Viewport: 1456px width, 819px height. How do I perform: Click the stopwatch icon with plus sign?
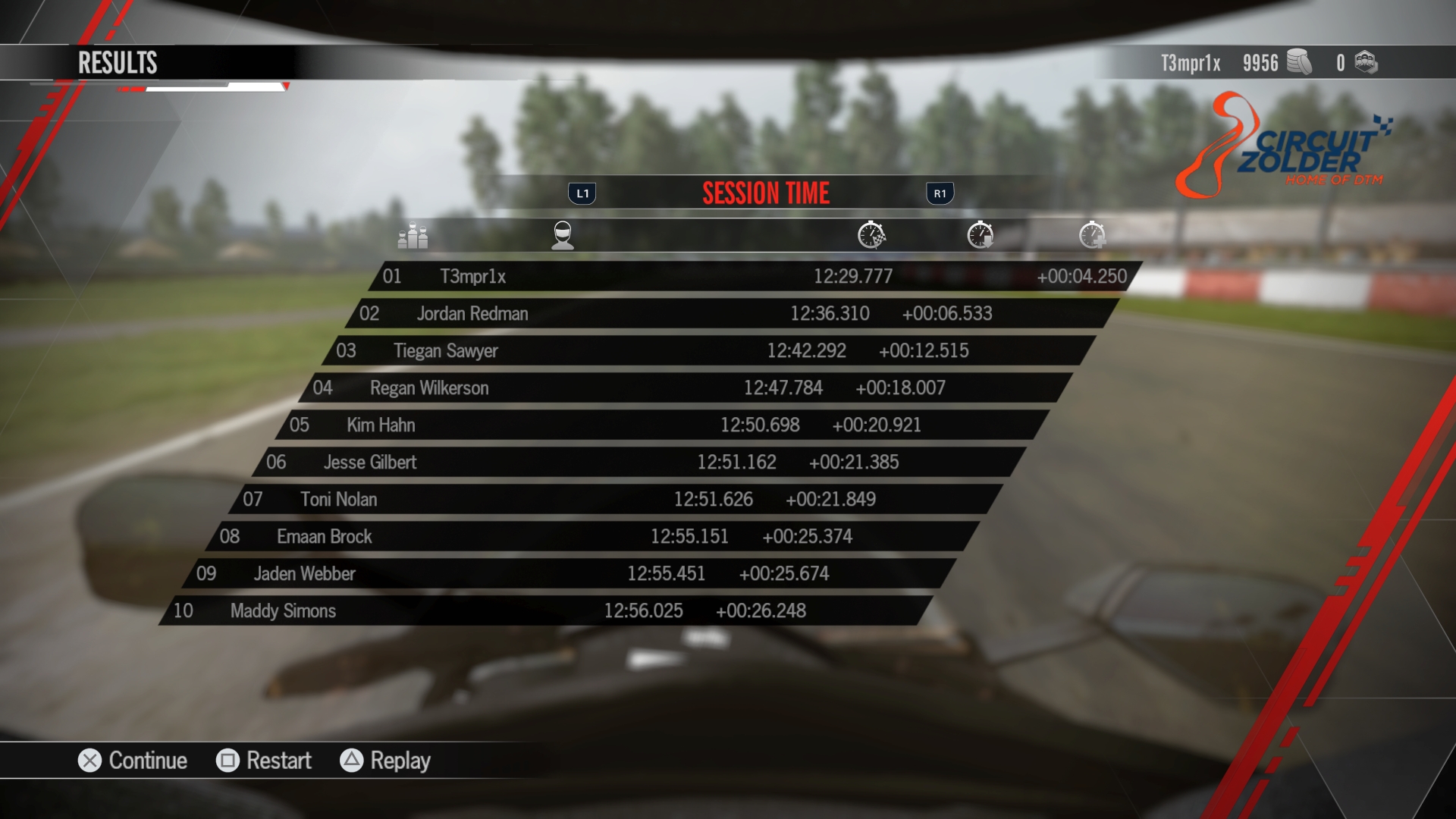[1092, 235]
